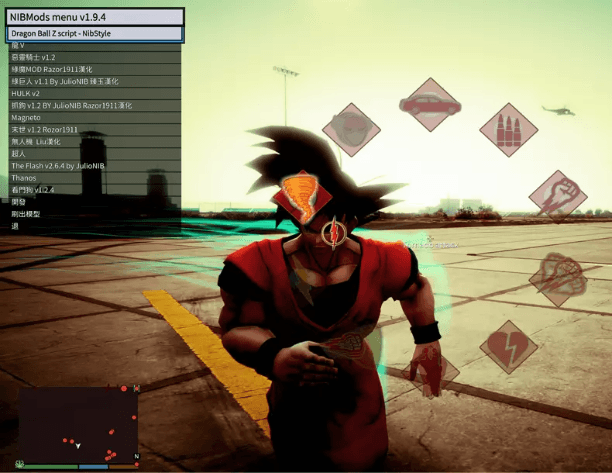Click the minimap radar
The height and width of the screenshot is (473, 612).
click(x=78, y=423)
